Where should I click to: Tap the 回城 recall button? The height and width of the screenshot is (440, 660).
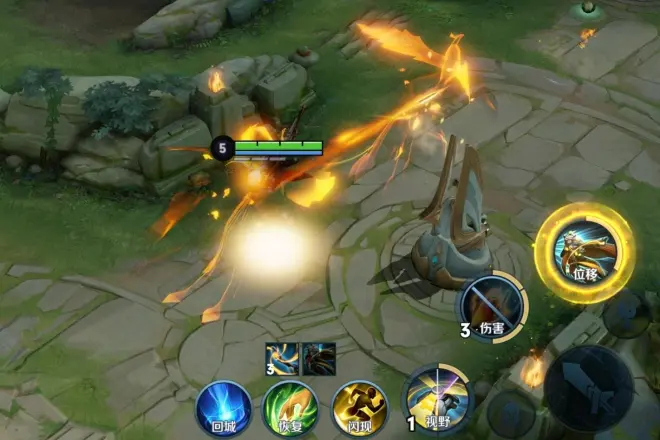click(x=222, y=407)
